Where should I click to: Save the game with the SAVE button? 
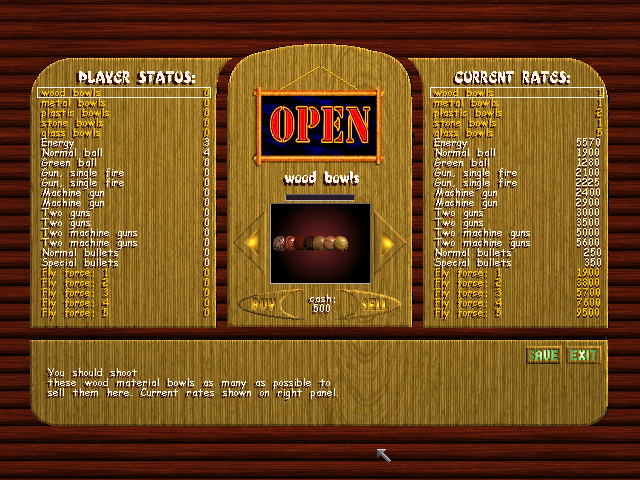(x=543, y=355)
